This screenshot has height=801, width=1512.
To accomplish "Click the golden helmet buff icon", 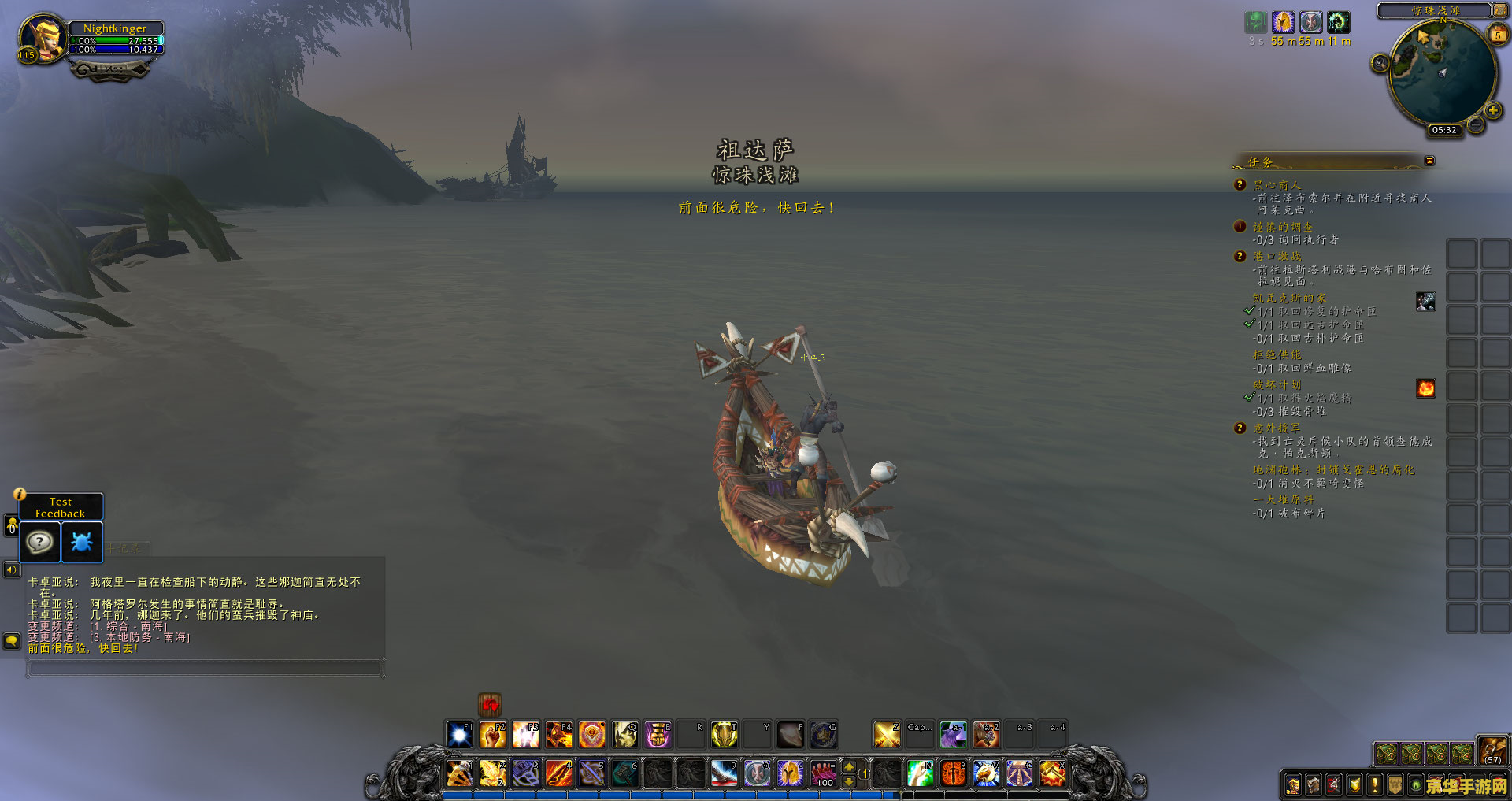I will [x=1284, y=22].
